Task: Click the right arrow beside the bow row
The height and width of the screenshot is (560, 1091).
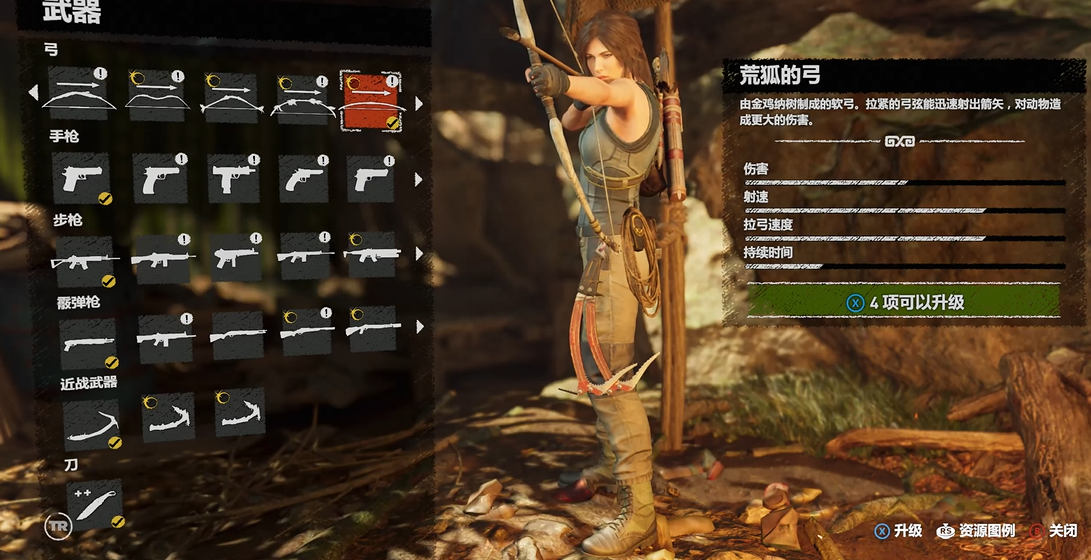Action: pos(418,102)
